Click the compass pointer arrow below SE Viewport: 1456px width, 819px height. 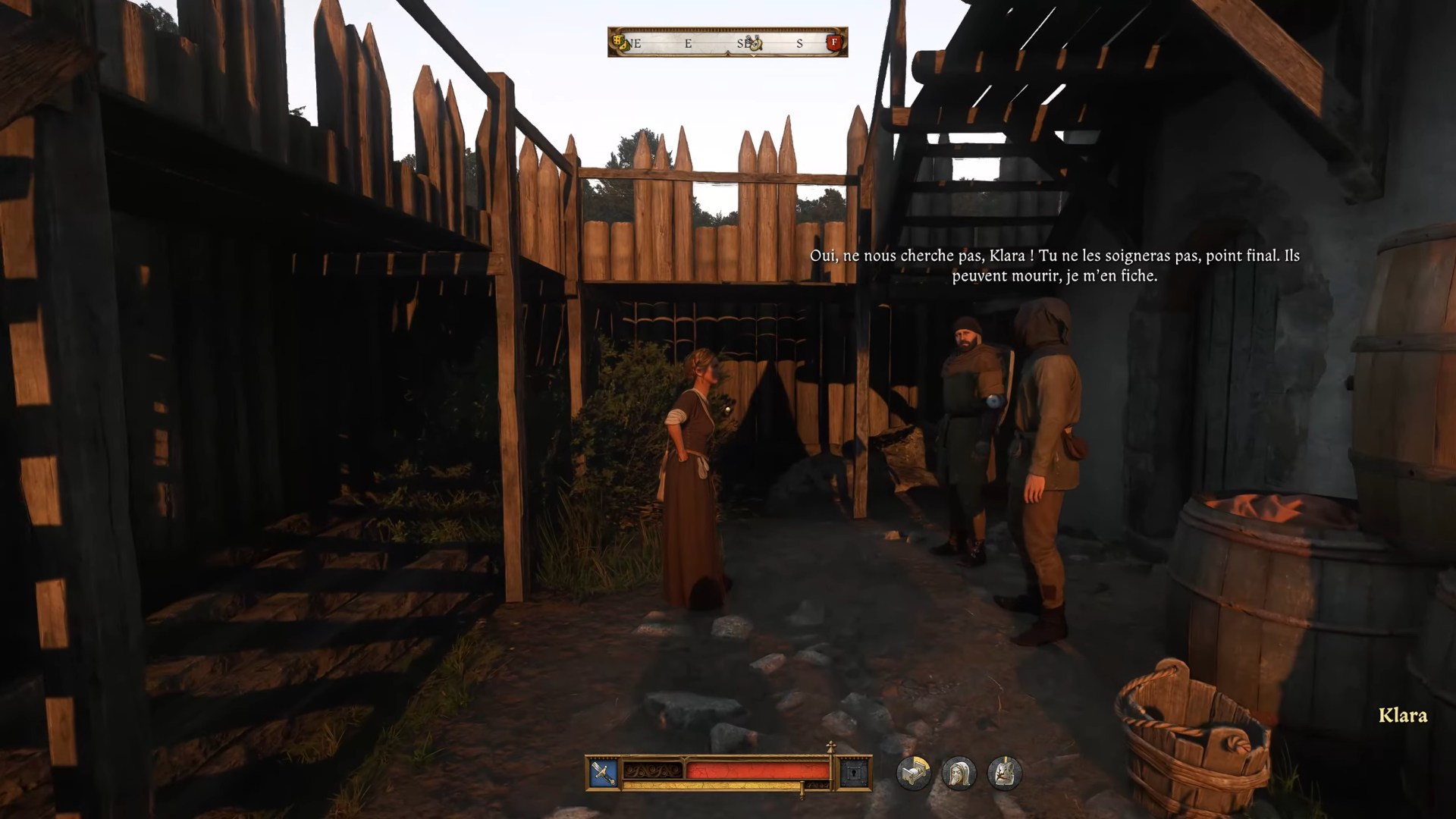point(753,54)
